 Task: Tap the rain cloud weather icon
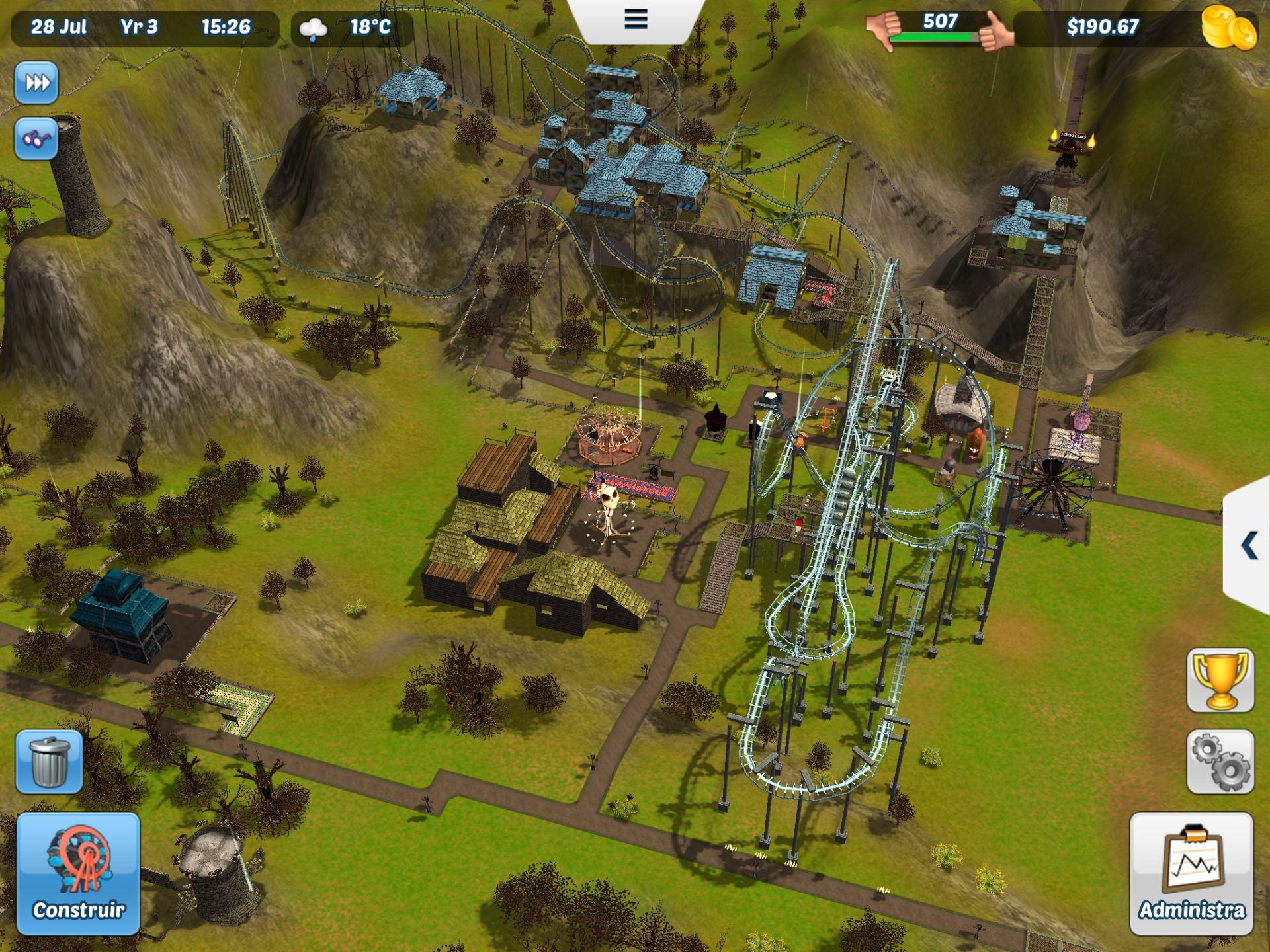point(314,28)
